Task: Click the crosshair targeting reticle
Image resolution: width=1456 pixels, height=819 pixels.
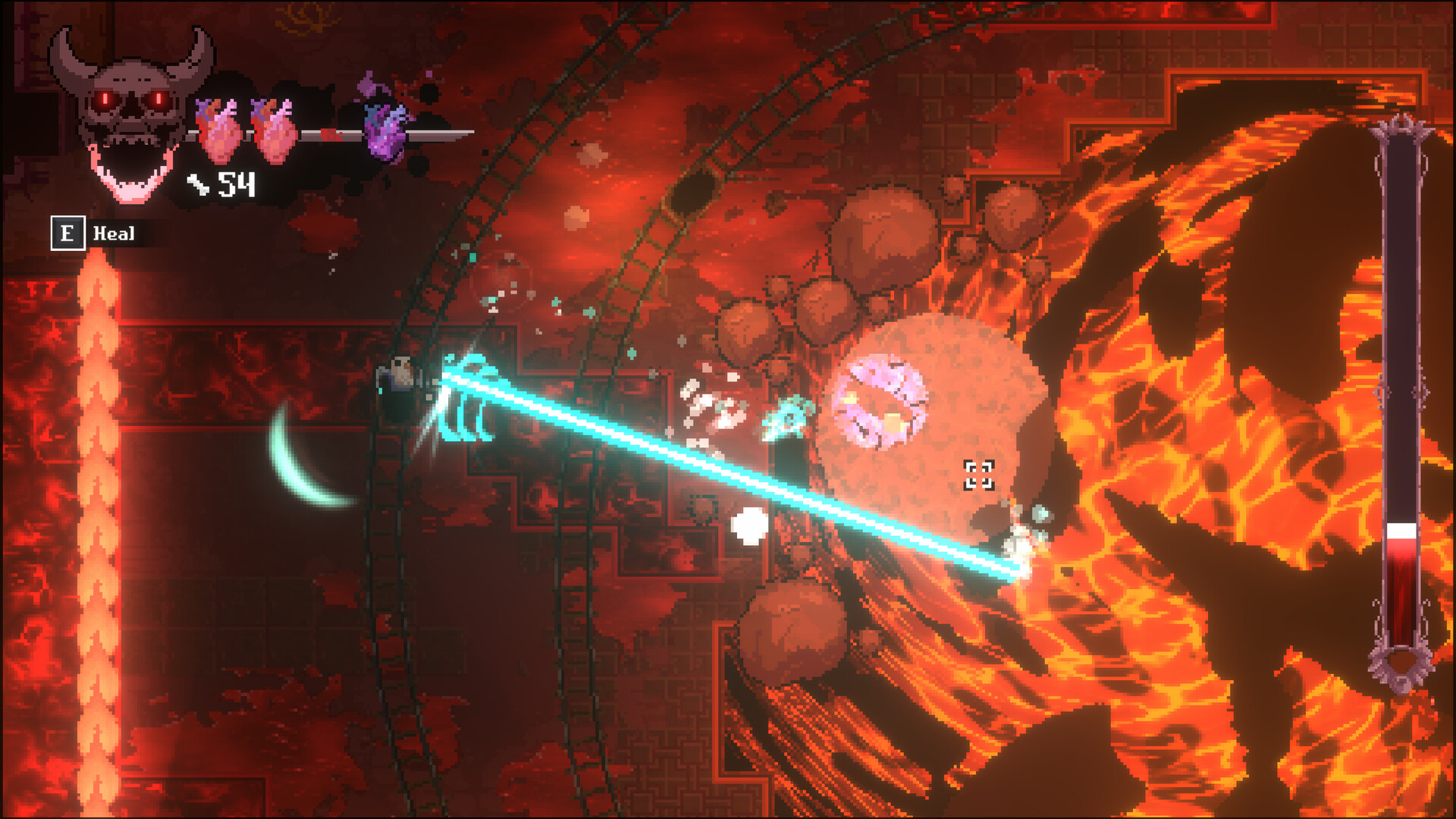Action: pyautogui.click(x=980, y=476)
